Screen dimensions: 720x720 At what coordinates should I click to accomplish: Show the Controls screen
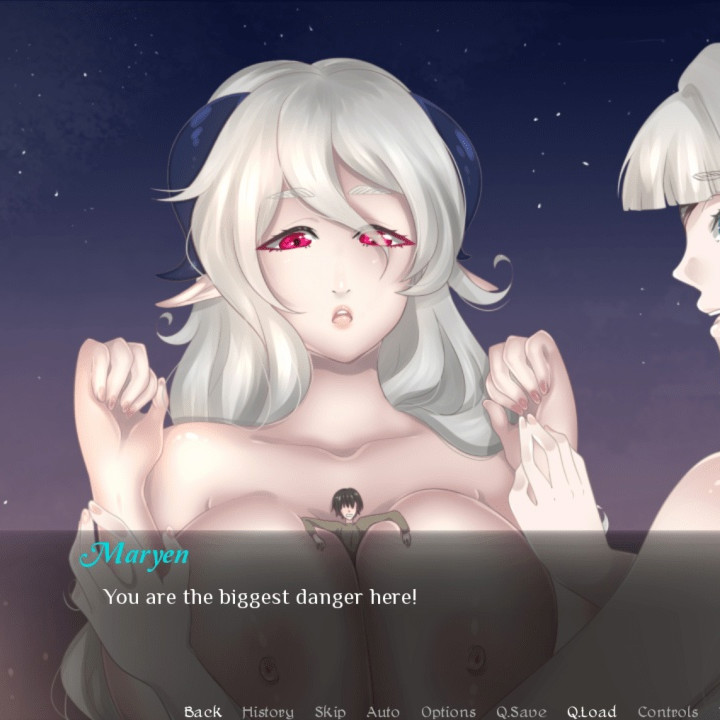[668, 711]
